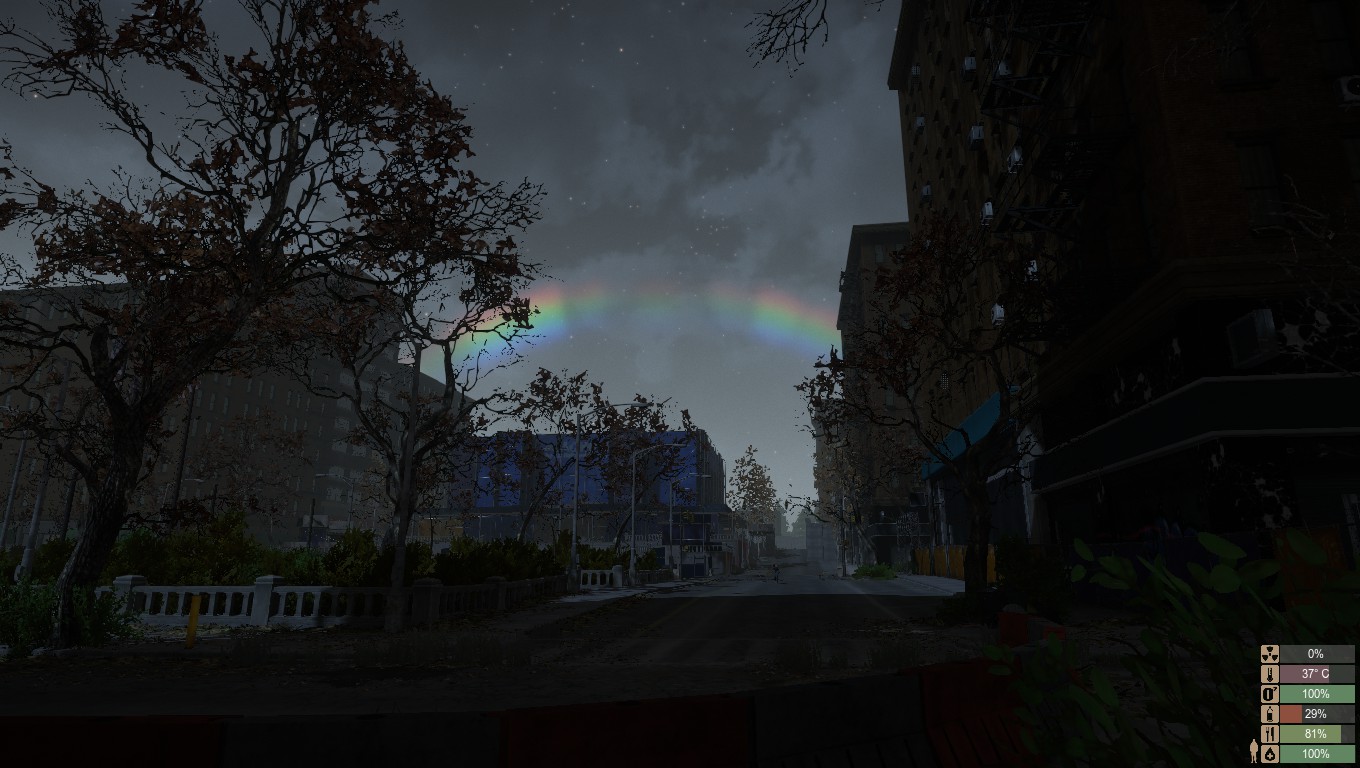
Task: Select the thermometer body temperature icon
Action: point(1270,674)
